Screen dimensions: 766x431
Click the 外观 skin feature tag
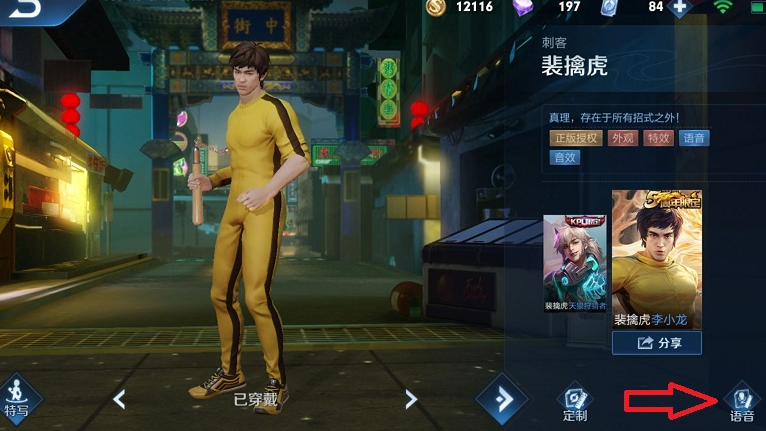click(623, 138)
